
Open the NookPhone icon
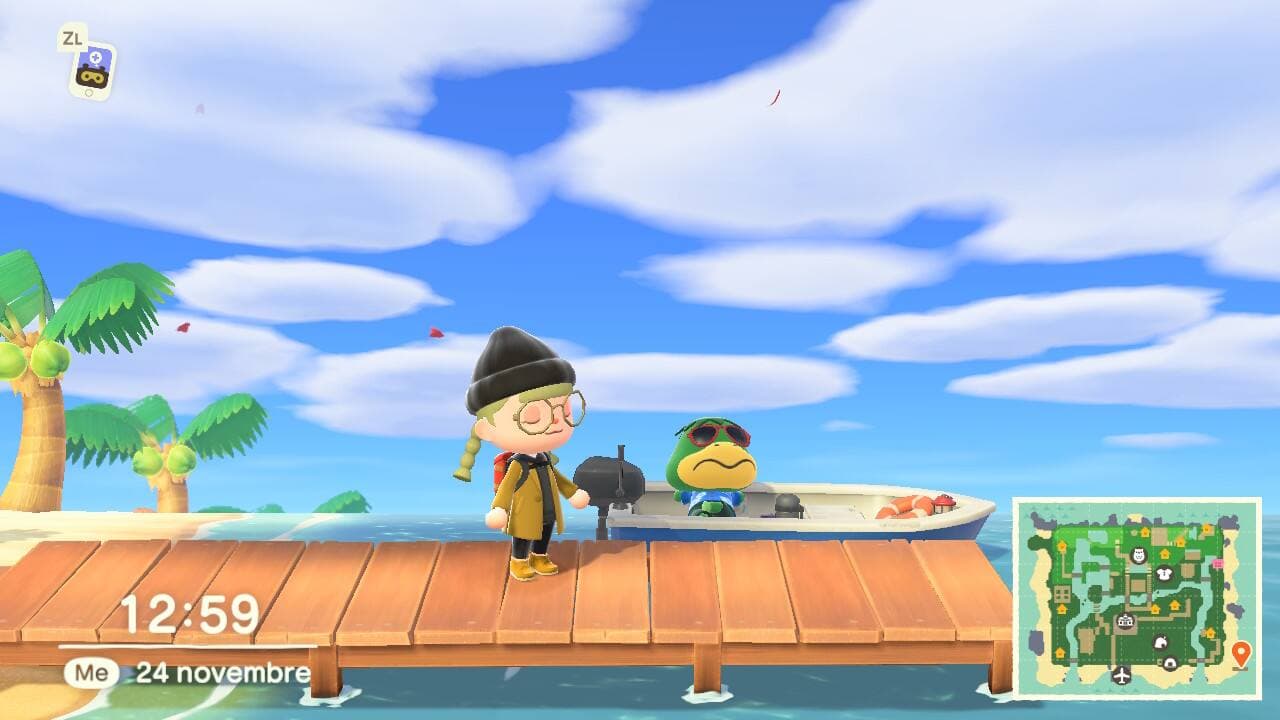93,70
